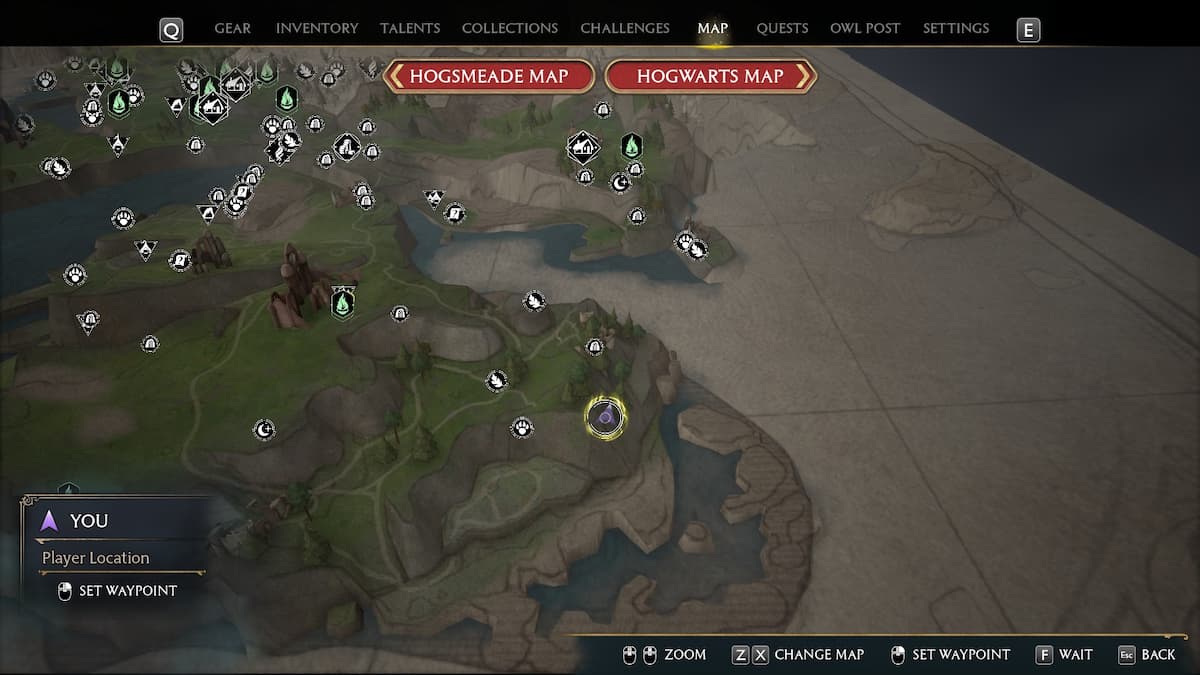Open the Talents tab
Viewport: 1200px width, 675px height.
(x=412, y=28)
